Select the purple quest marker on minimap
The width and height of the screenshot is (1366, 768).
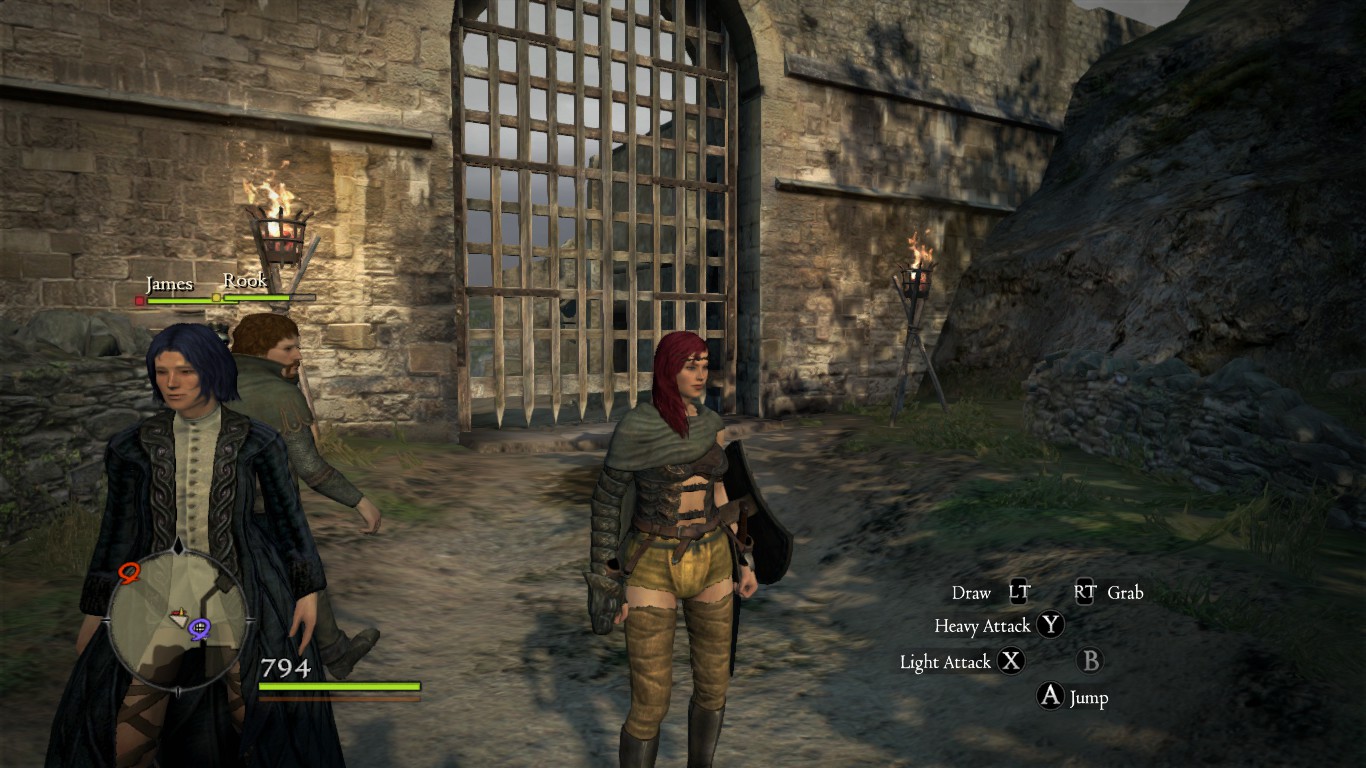pyautogui.click(x=199, y=629)
